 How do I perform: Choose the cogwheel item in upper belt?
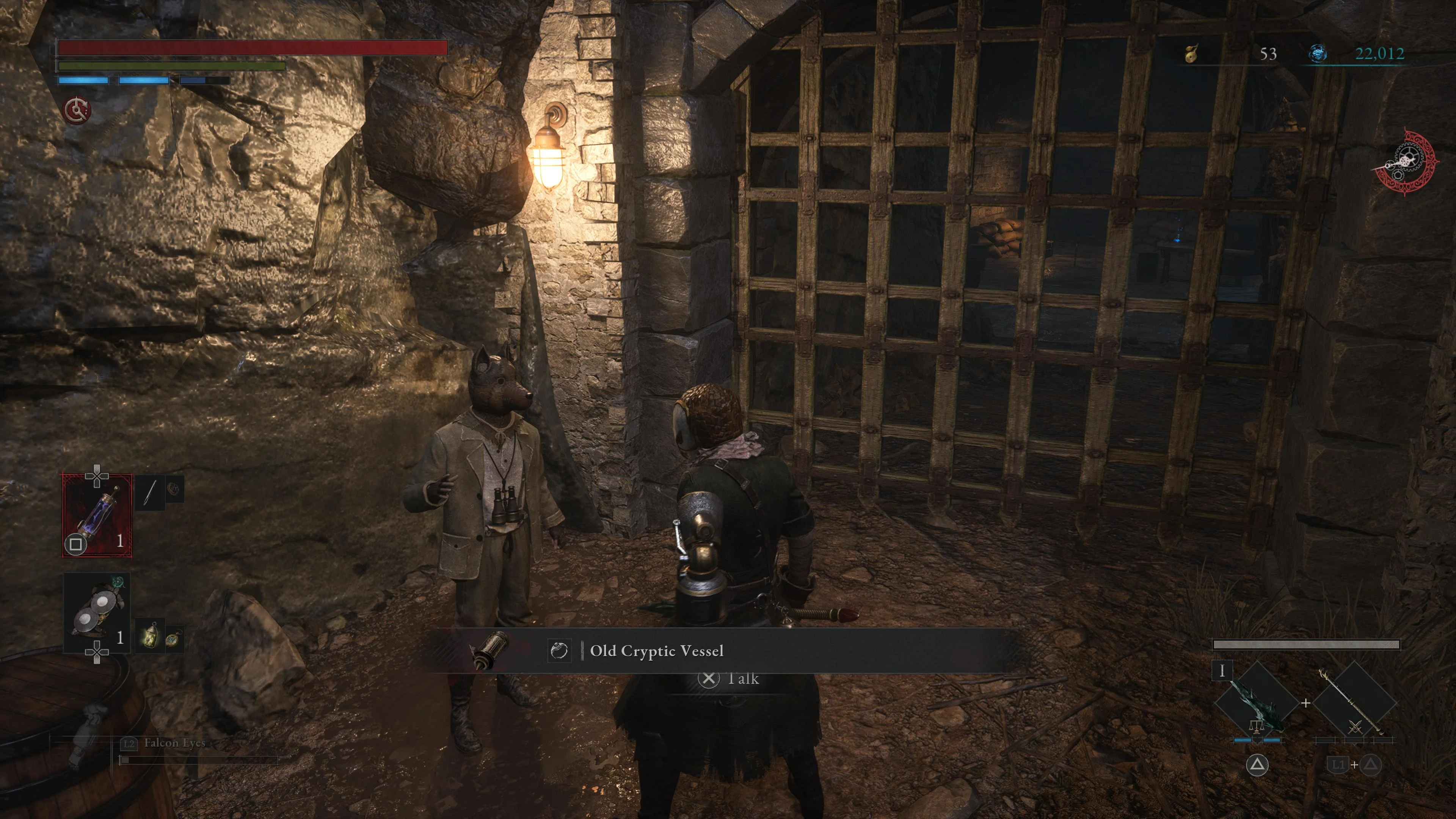[x=173, y=488]
